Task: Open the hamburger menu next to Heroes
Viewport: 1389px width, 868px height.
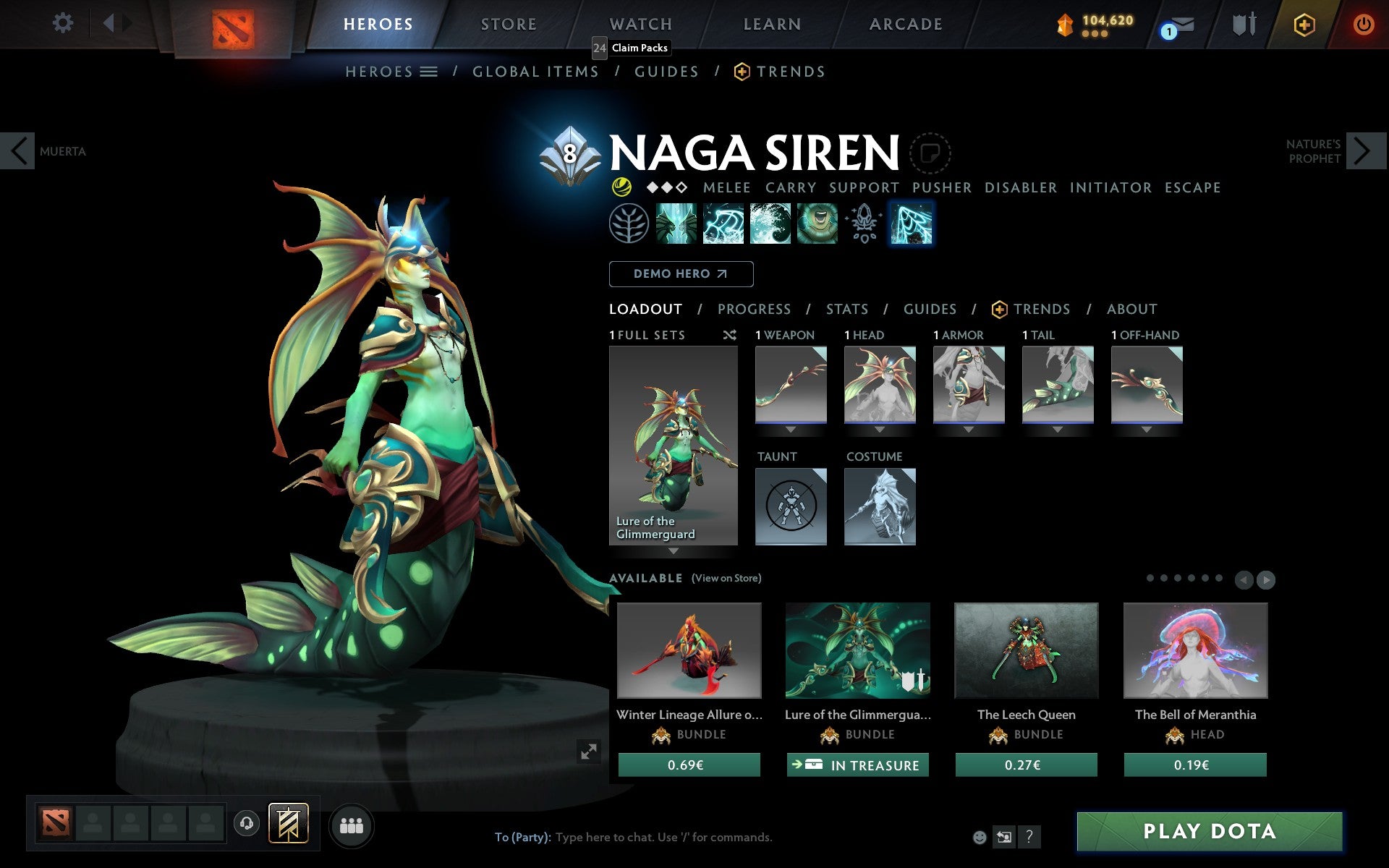Action: click(x=429, y=72)
